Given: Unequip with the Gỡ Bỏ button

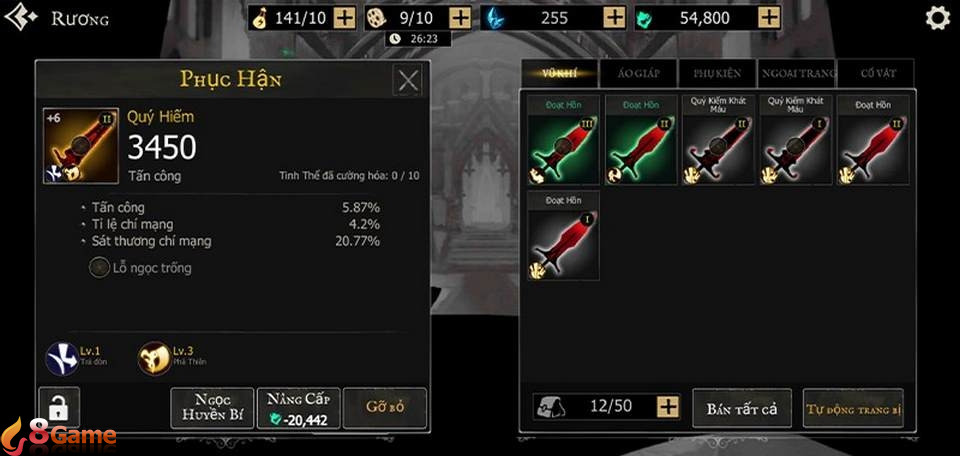Looking at the screenshot, I should [384, 408].
